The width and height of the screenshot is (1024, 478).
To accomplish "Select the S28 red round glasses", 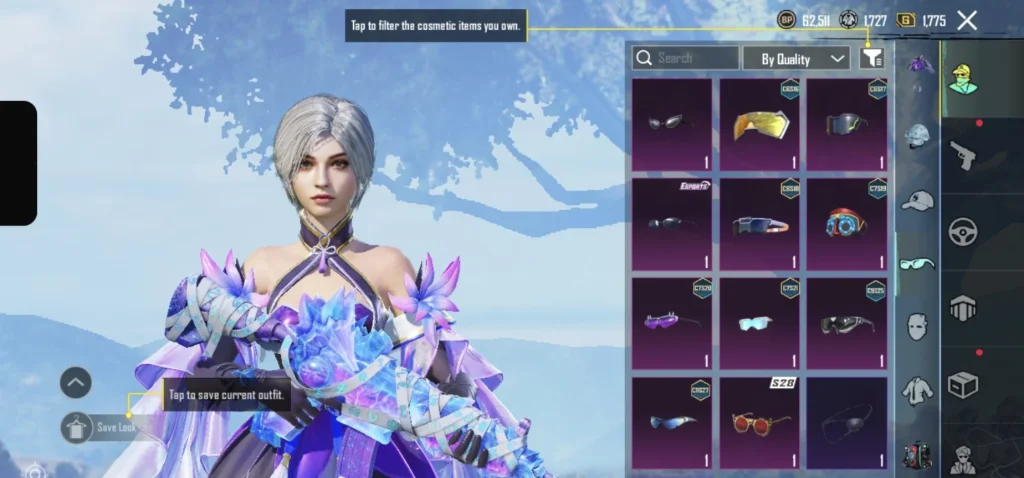I will point(759,422).
